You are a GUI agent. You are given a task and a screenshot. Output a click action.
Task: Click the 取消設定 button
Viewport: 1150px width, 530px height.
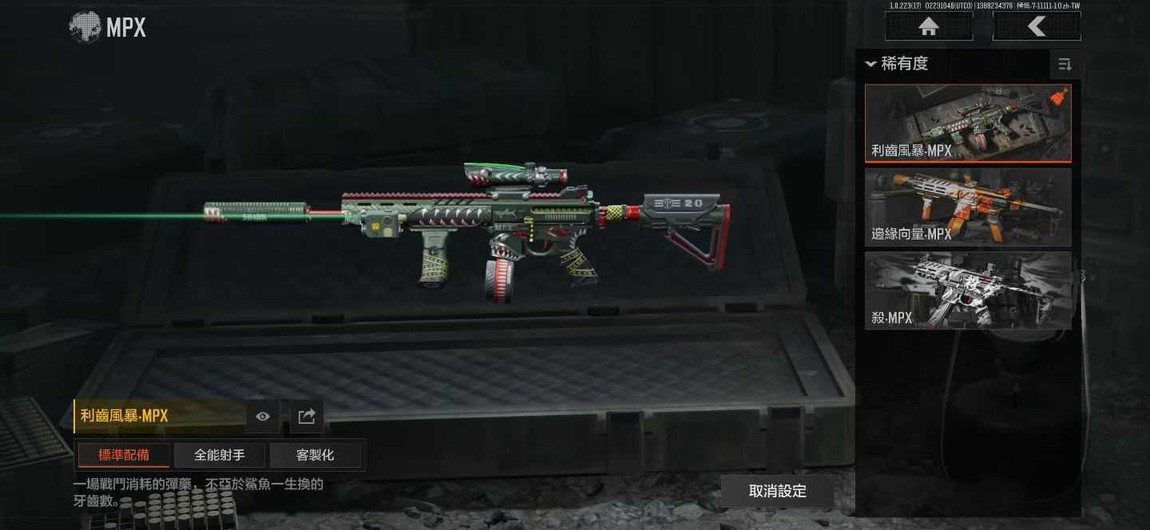pyautogui.click(x=777, y=491)
